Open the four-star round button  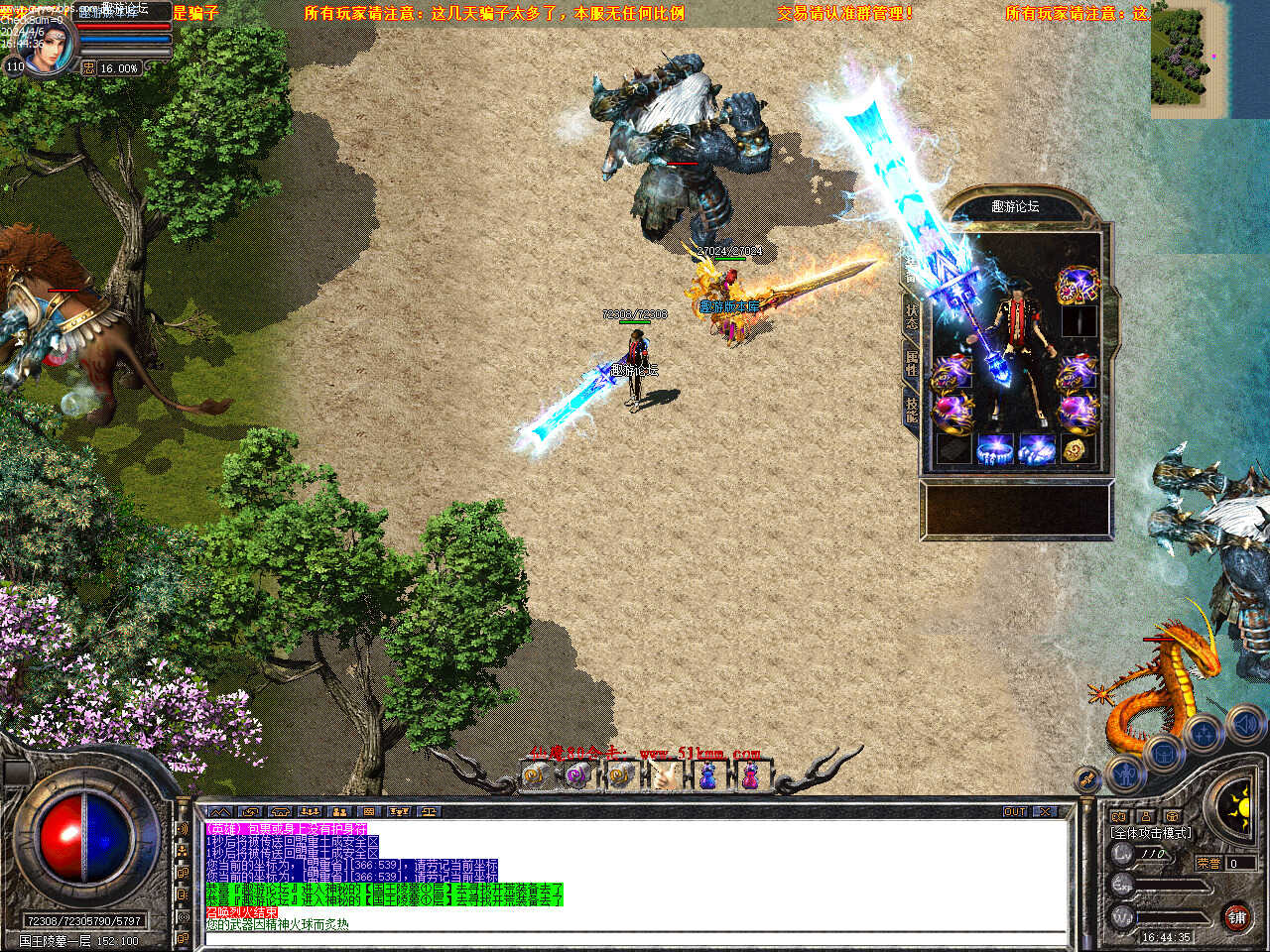click(1204, 735)
